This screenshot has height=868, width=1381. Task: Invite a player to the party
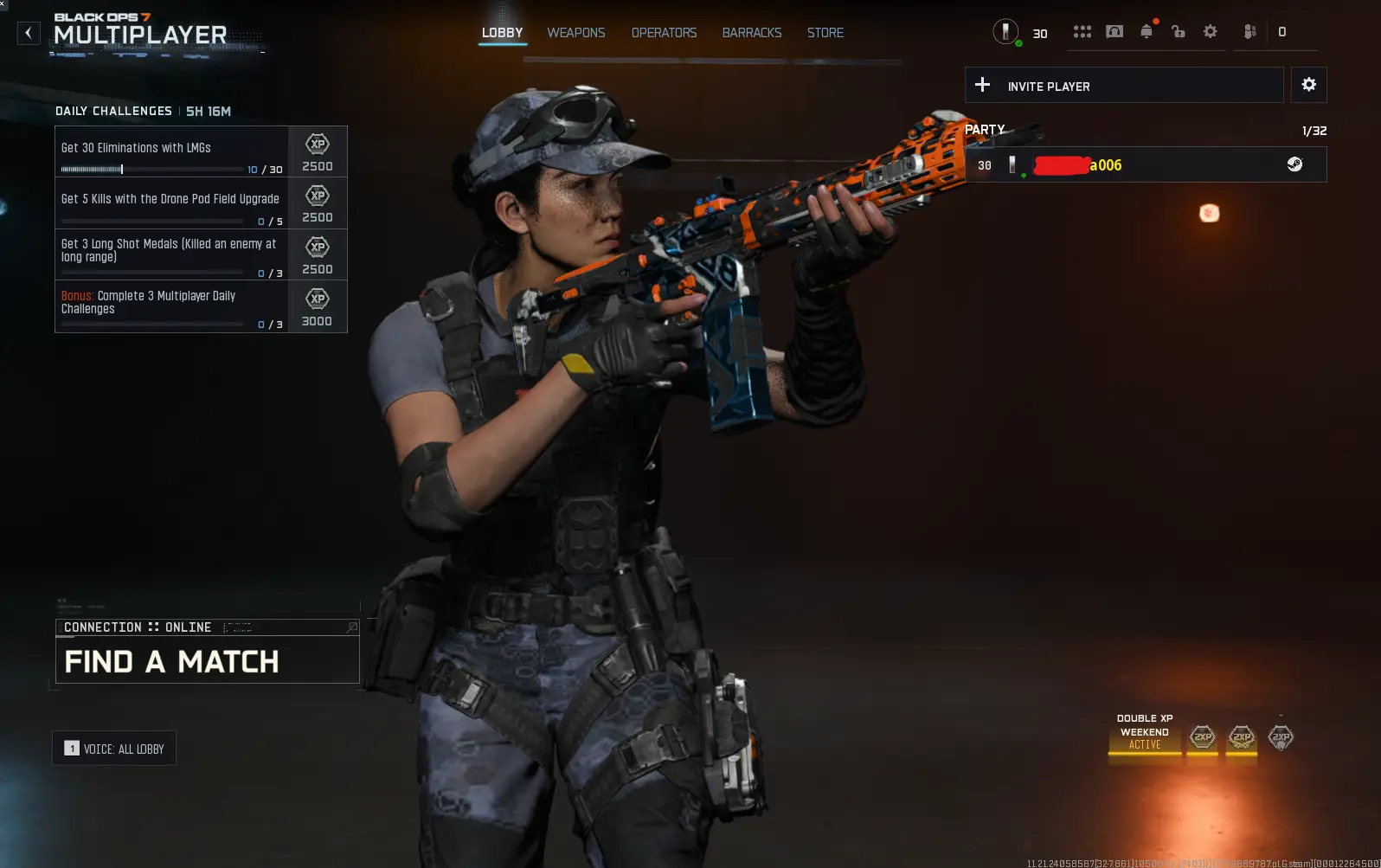tap(1123, 86)
